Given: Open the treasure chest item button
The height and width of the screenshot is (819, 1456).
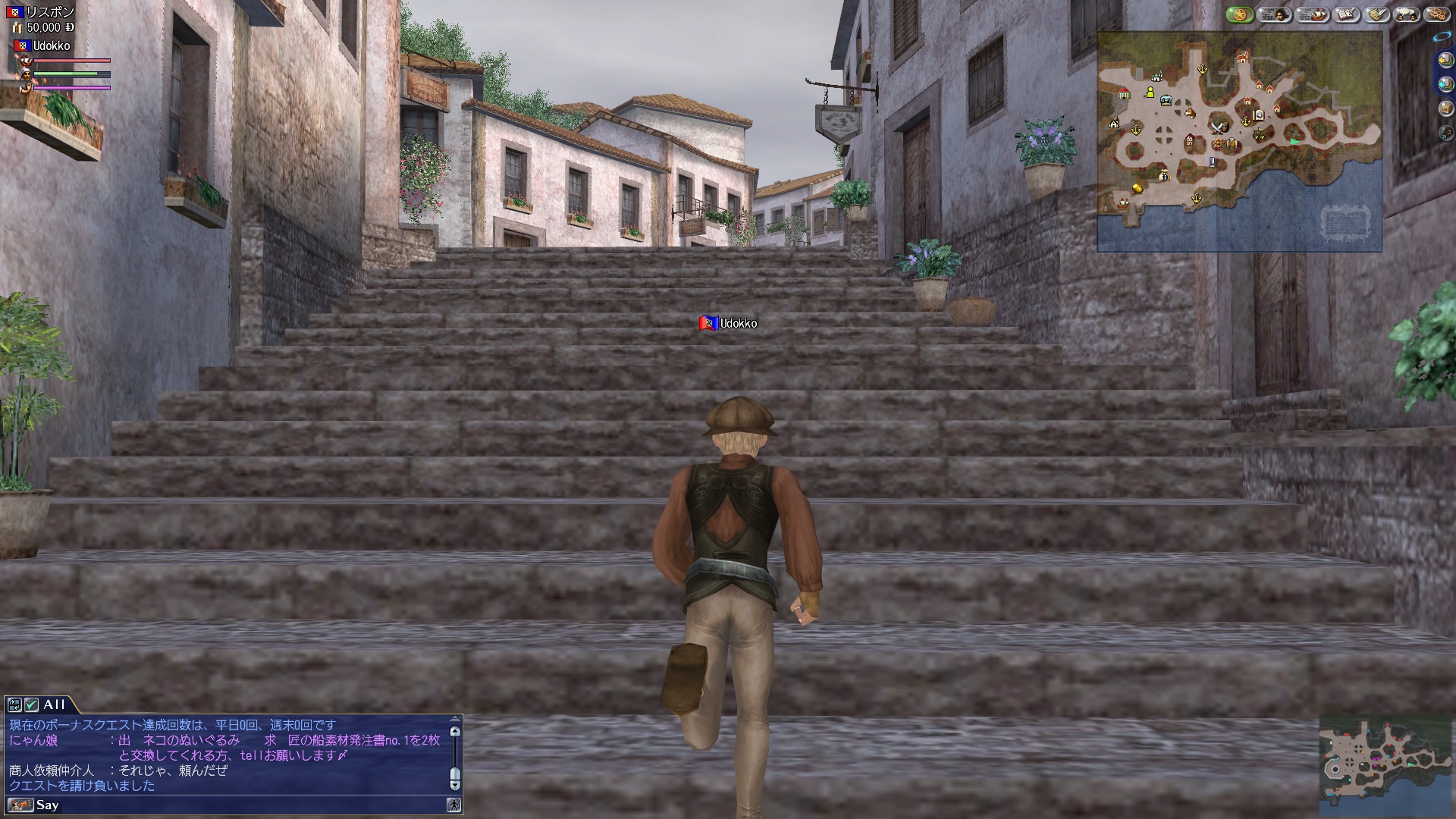Looking at the screenshot, I should pos(1445,108).
